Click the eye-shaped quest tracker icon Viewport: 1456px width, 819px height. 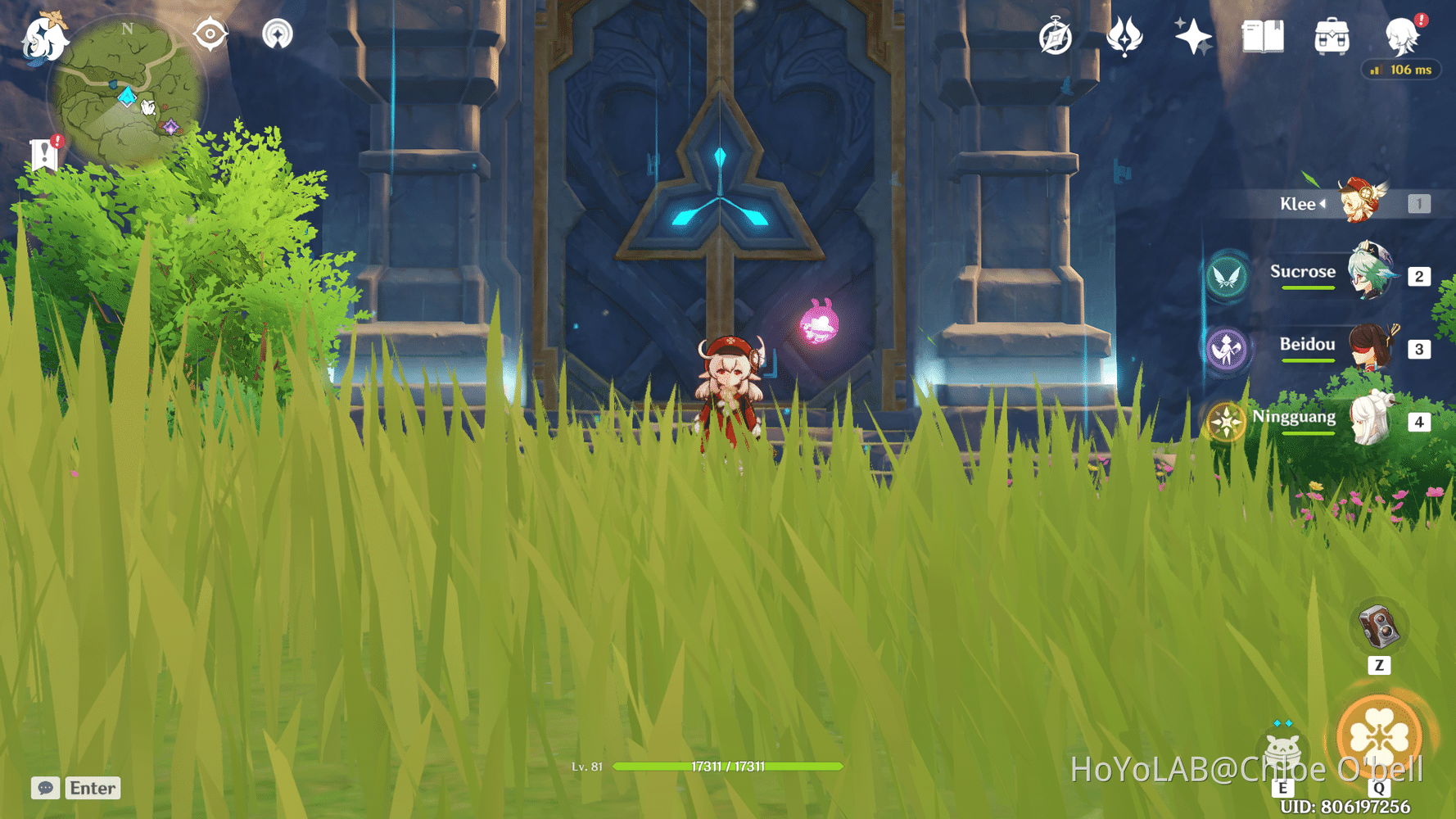(209, 34)
